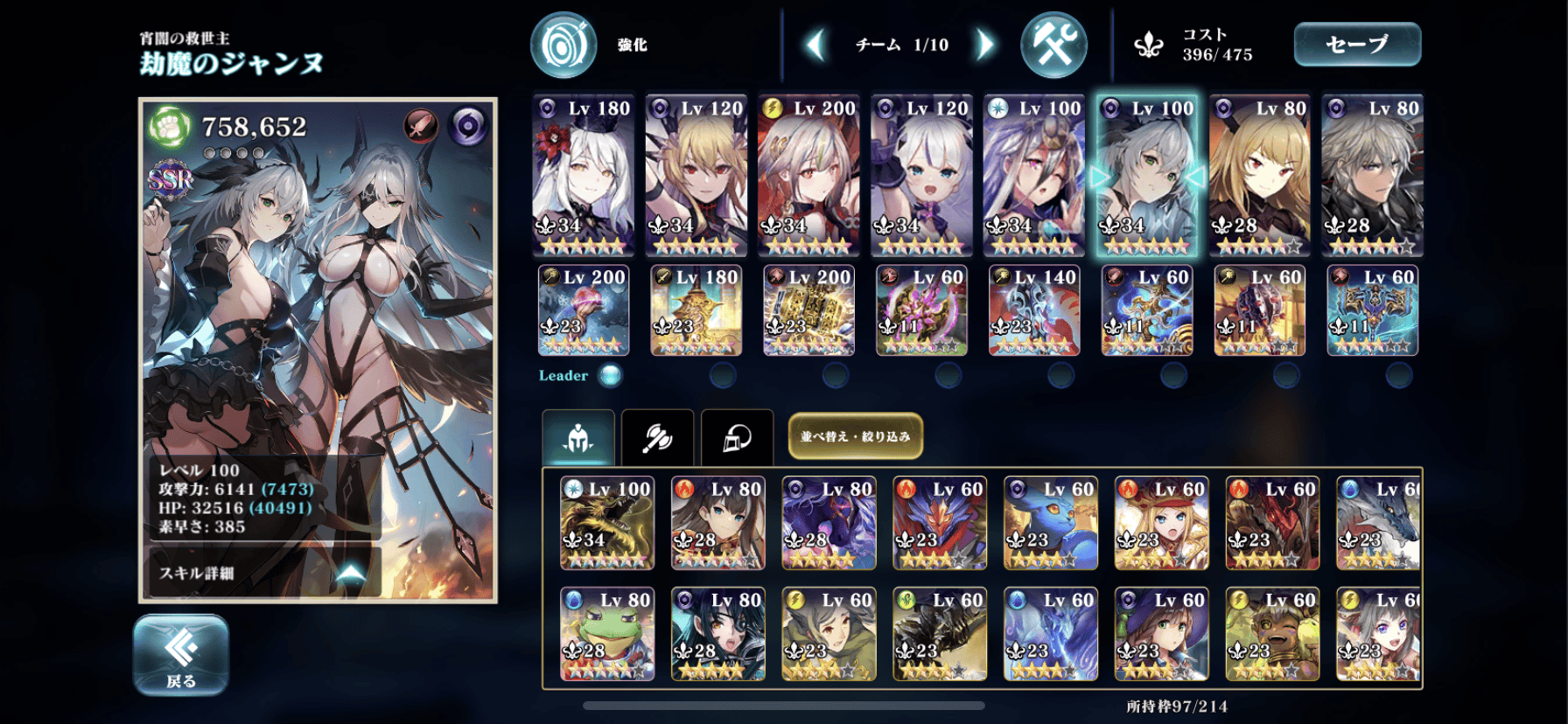1568x724 pixels.
Task: Select the Lv 200 red-haired team character
Action: pyautogui.click(x=808, y=175)
